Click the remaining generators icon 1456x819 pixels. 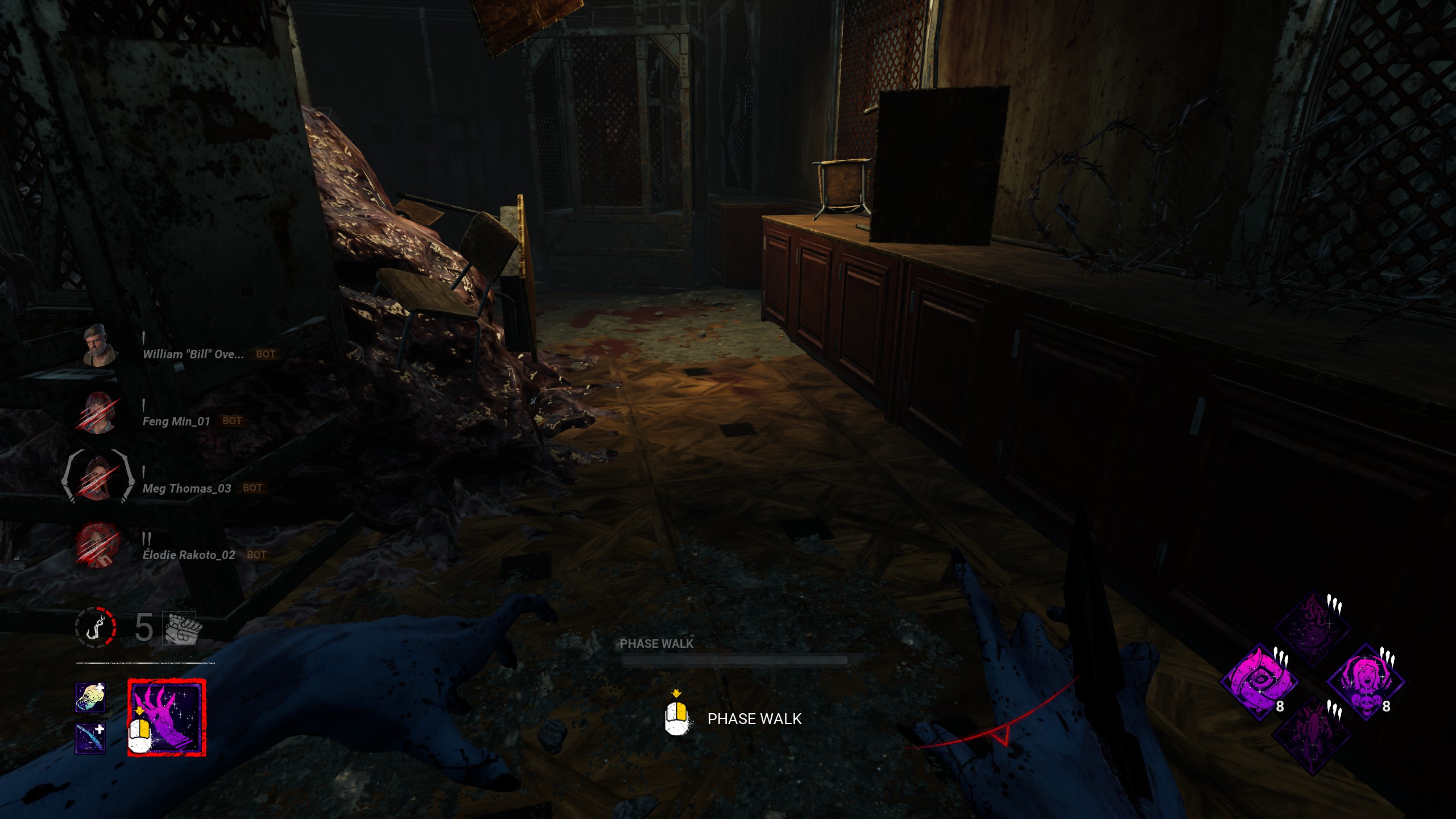tap(180, 628)
